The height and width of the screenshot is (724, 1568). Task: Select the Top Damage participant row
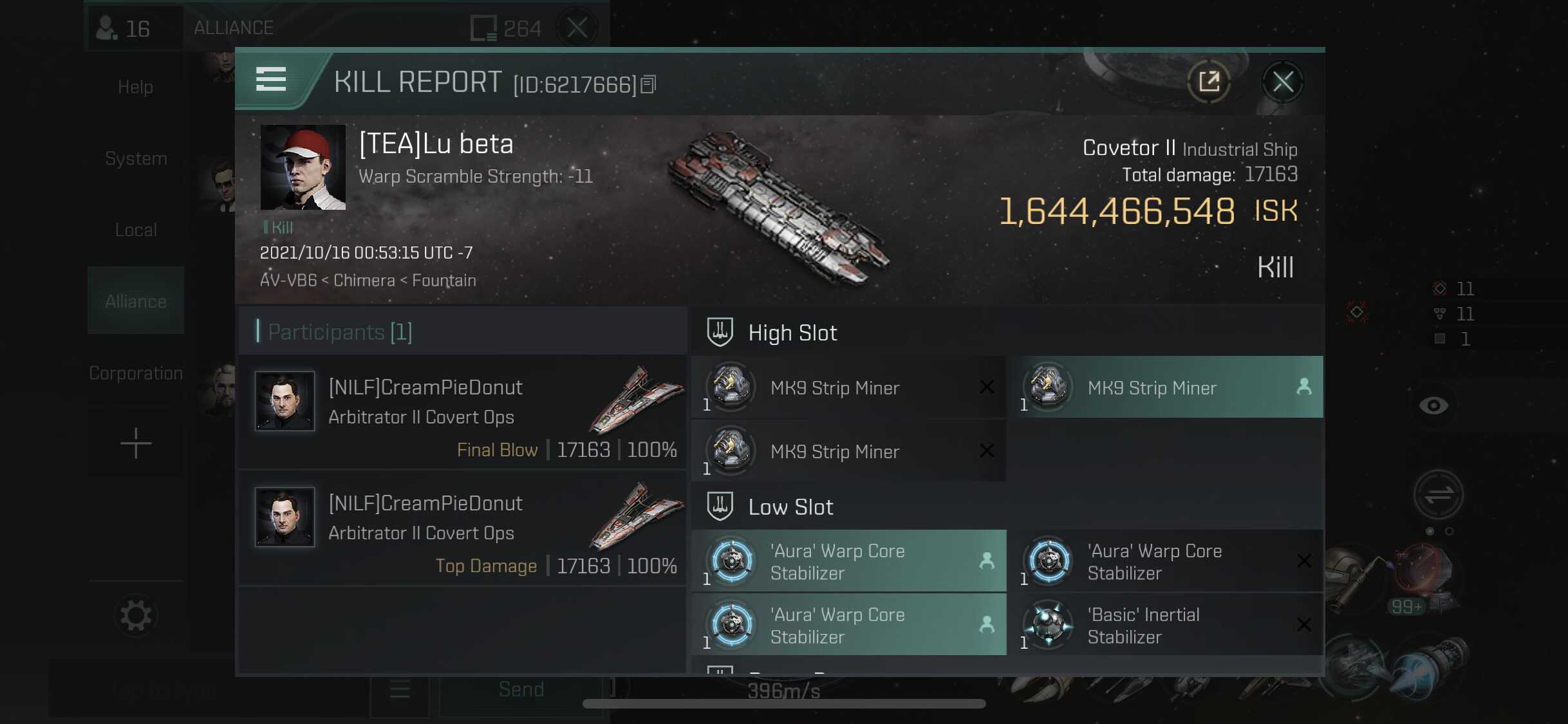tap(462, 528)
